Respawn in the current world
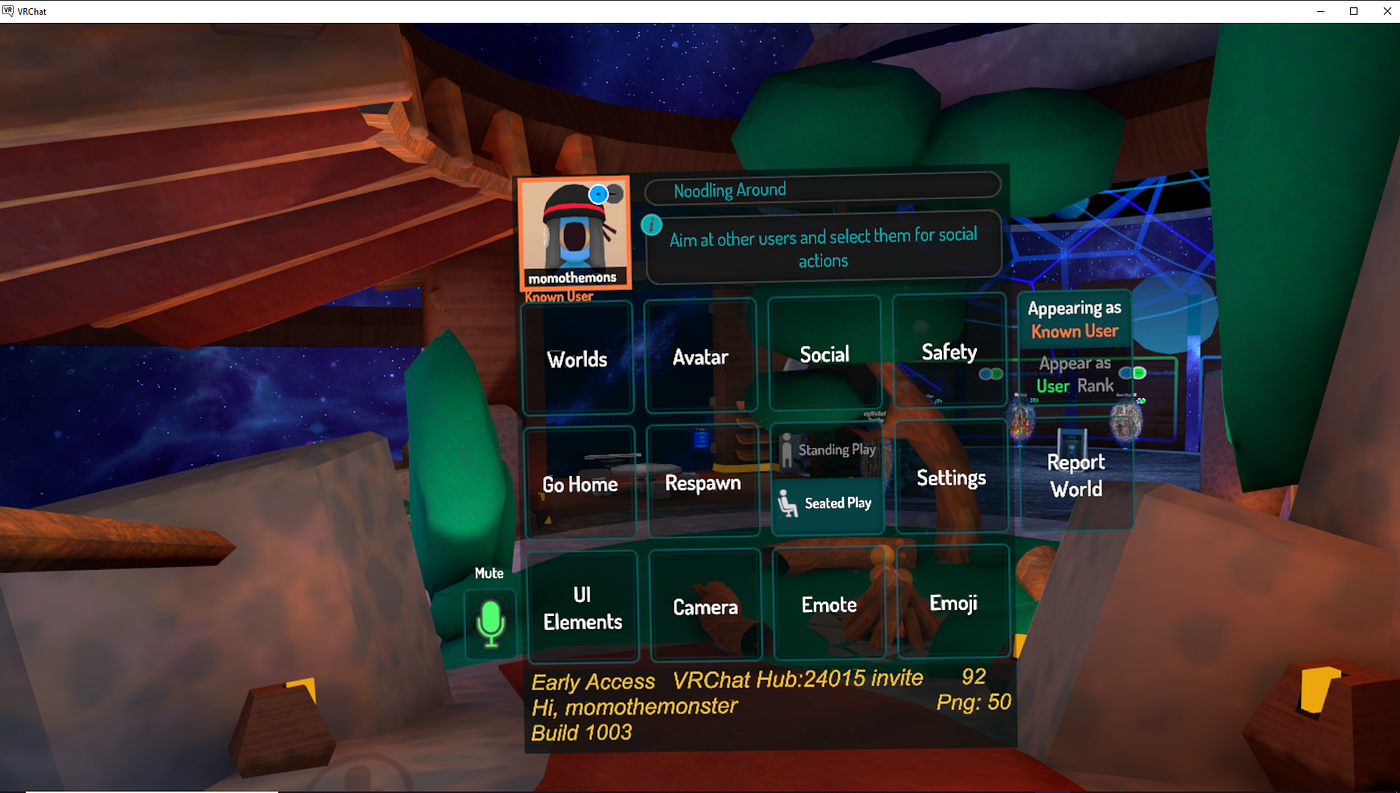The width and height of the screenshot is (1400, 793). (703, 481)
